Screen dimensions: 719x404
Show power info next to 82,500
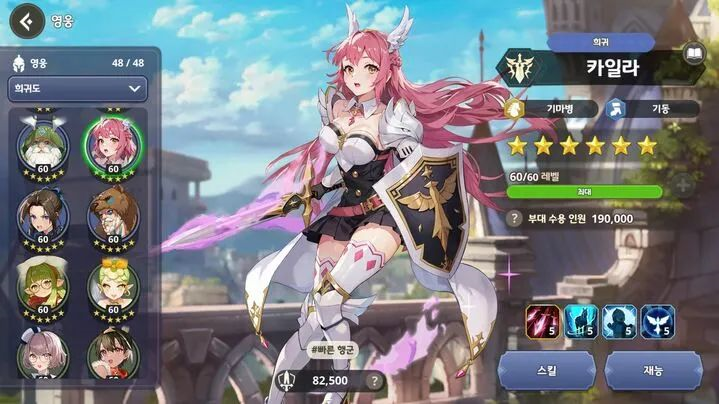pyautogui.click(x=375, y=380)
